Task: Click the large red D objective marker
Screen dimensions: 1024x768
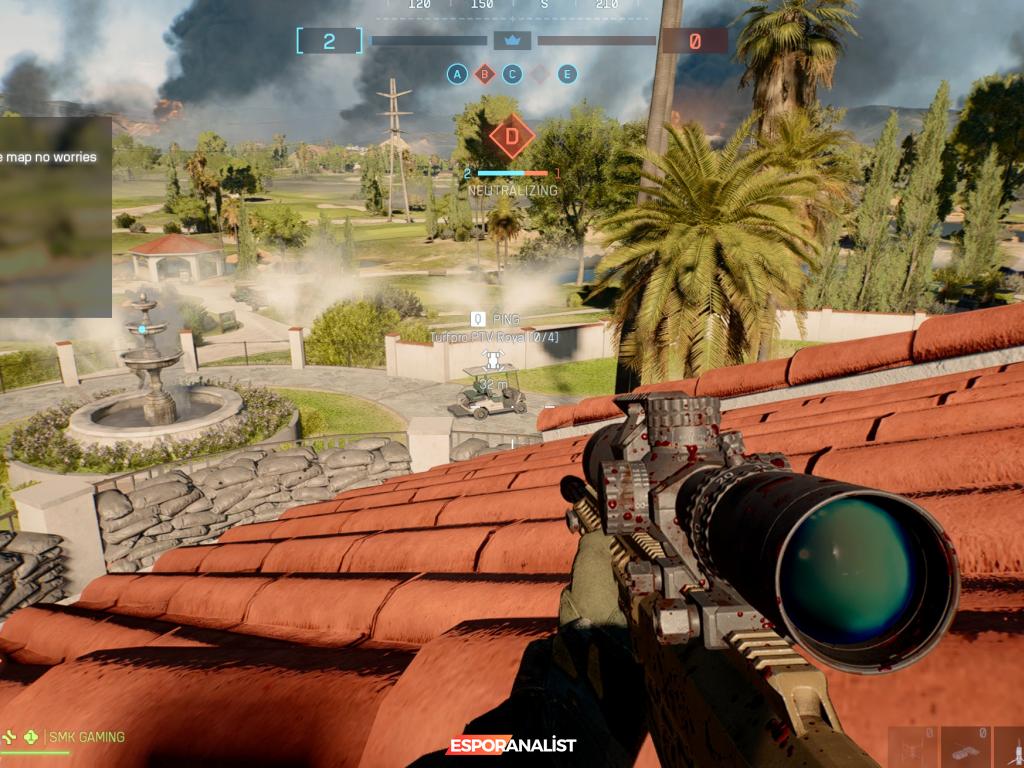Action: 511,137
